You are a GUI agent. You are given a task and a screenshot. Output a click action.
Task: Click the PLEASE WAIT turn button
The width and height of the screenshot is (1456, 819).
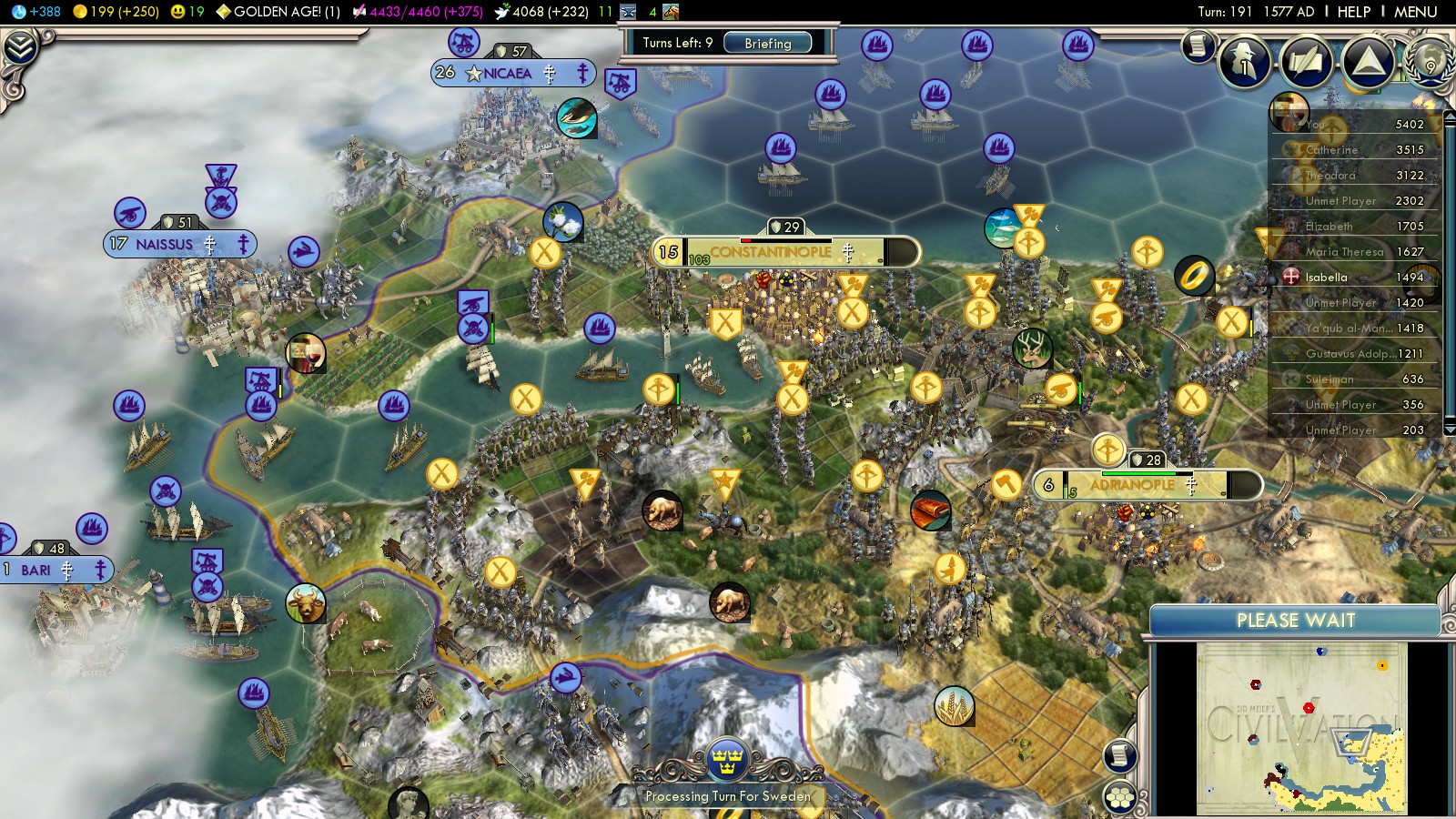coord(1295,621)
